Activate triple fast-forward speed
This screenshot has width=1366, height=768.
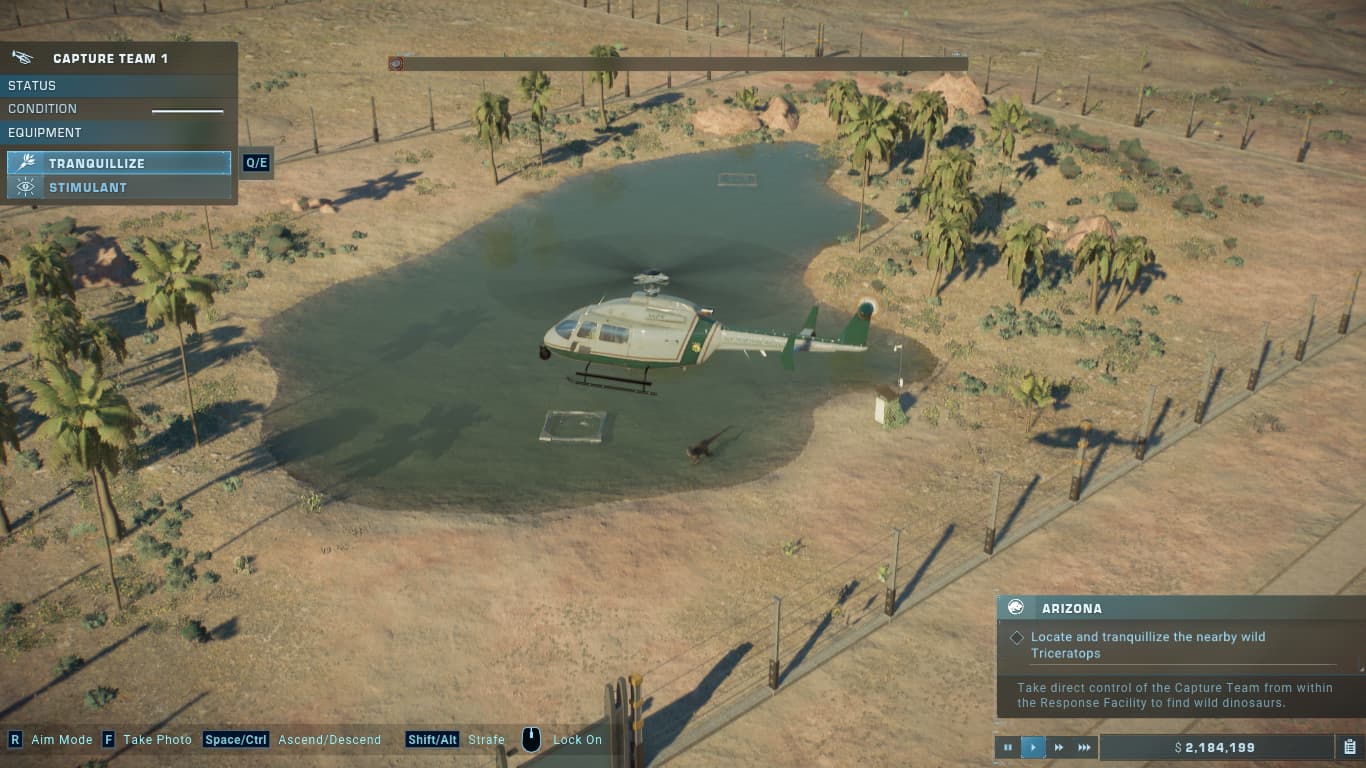[x=1085, y=747]
